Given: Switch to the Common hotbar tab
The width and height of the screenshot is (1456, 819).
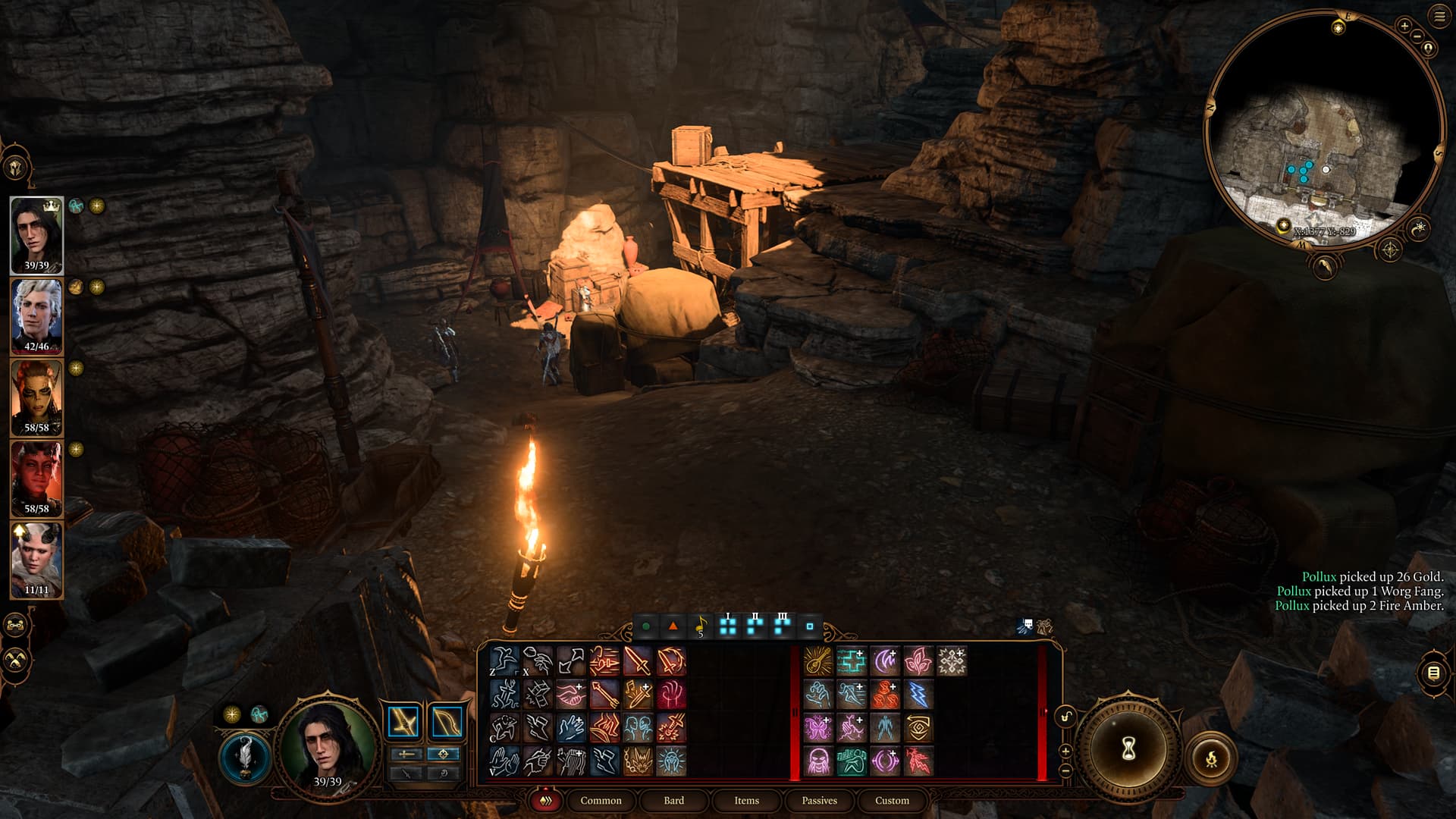Looking at the screenshot, I should tap(601, 800).
